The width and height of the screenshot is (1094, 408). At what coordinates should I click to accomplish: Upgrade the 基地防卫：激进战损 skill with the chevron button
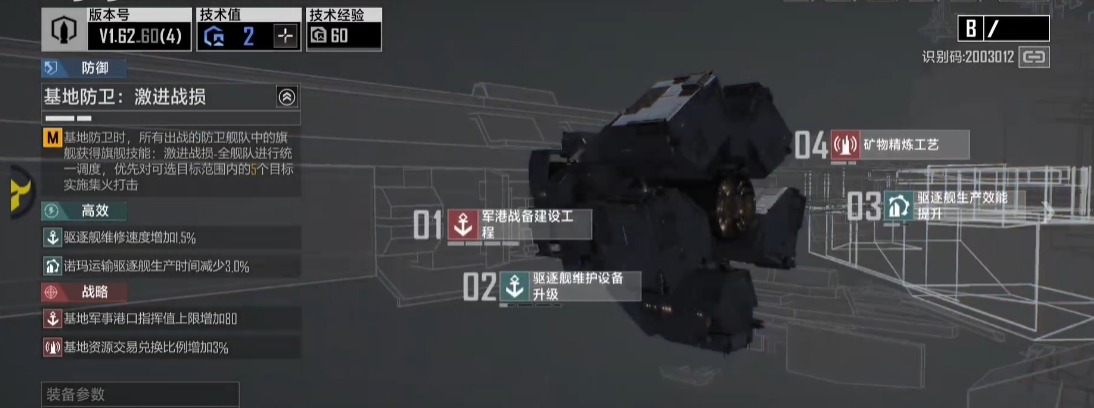pyautogui.click(x=287, y=97)
